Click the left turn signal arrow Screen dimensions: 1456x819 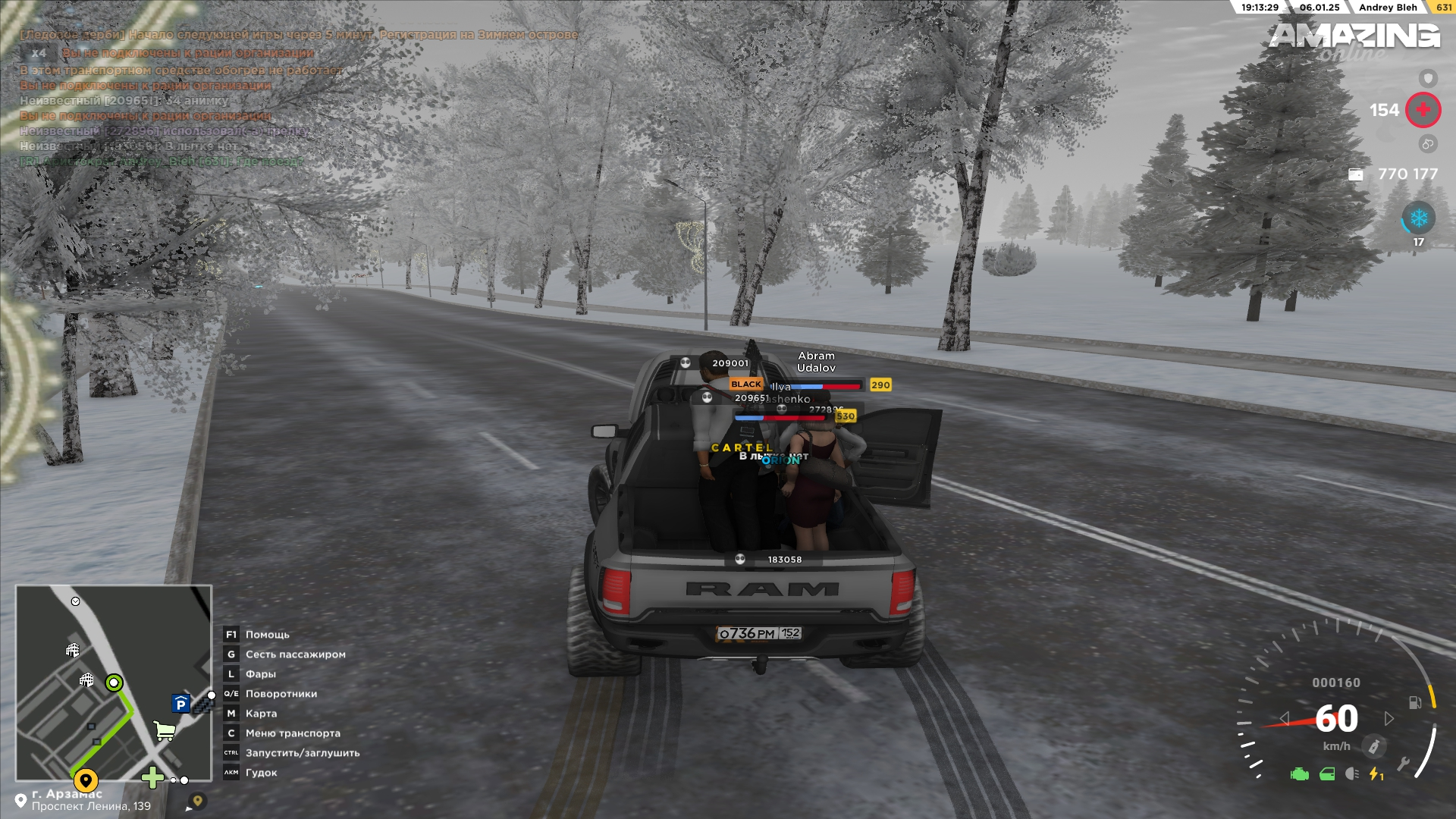click(1284, 718)
